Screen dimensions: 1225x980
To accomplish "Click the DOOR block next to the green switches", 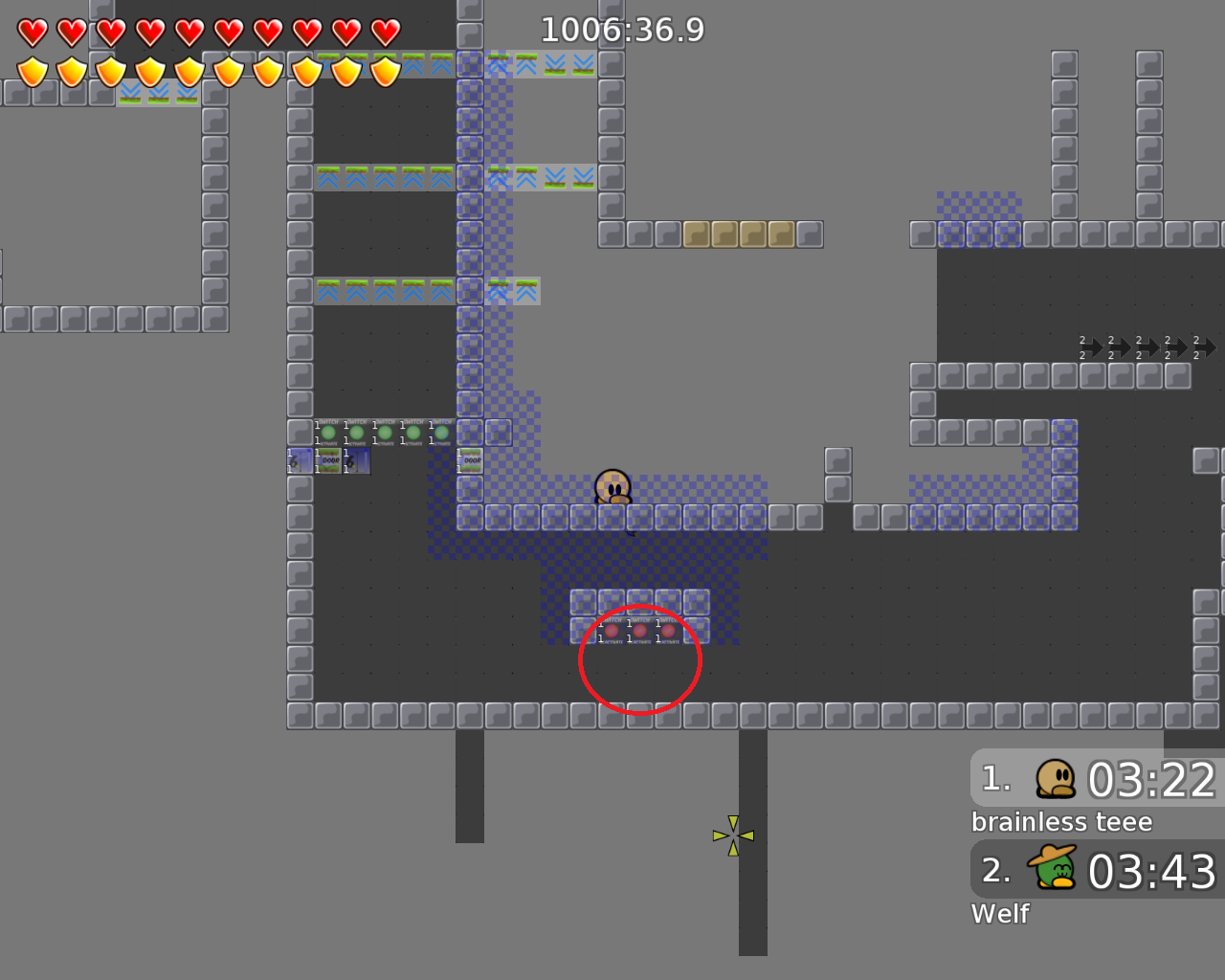I will click(329, 460).
